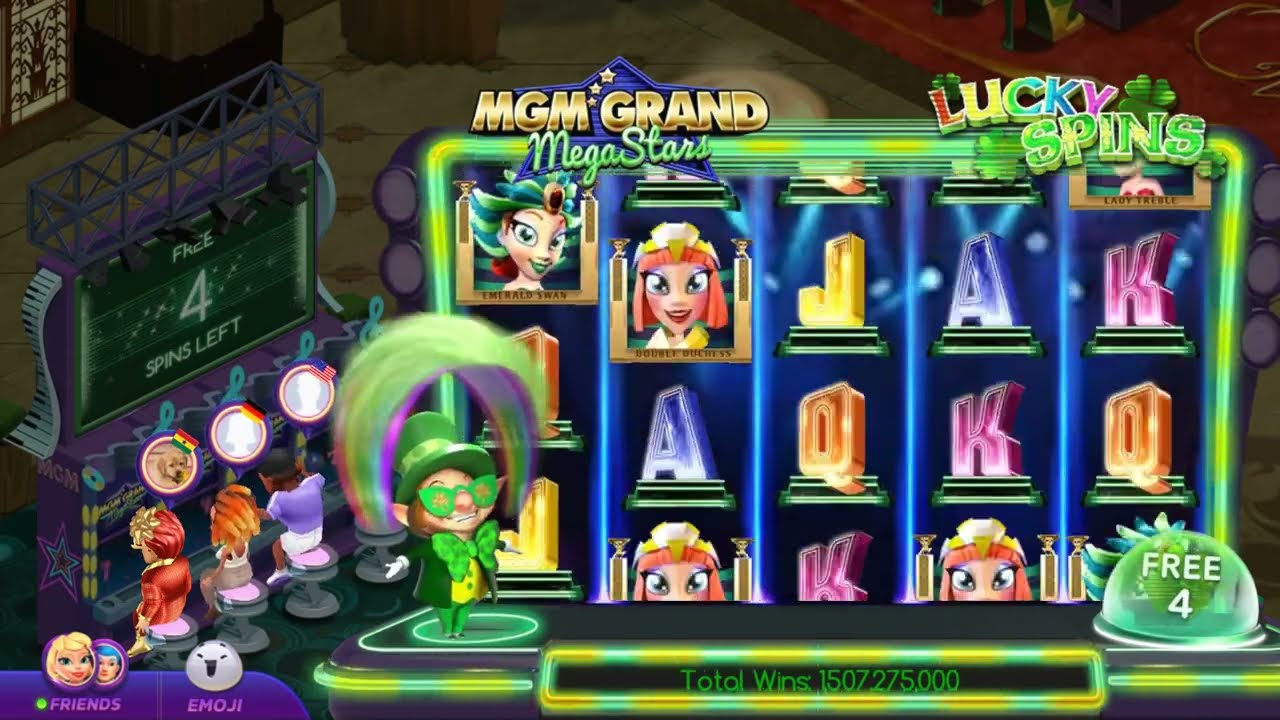Select the player avatar with German flag

236,432
